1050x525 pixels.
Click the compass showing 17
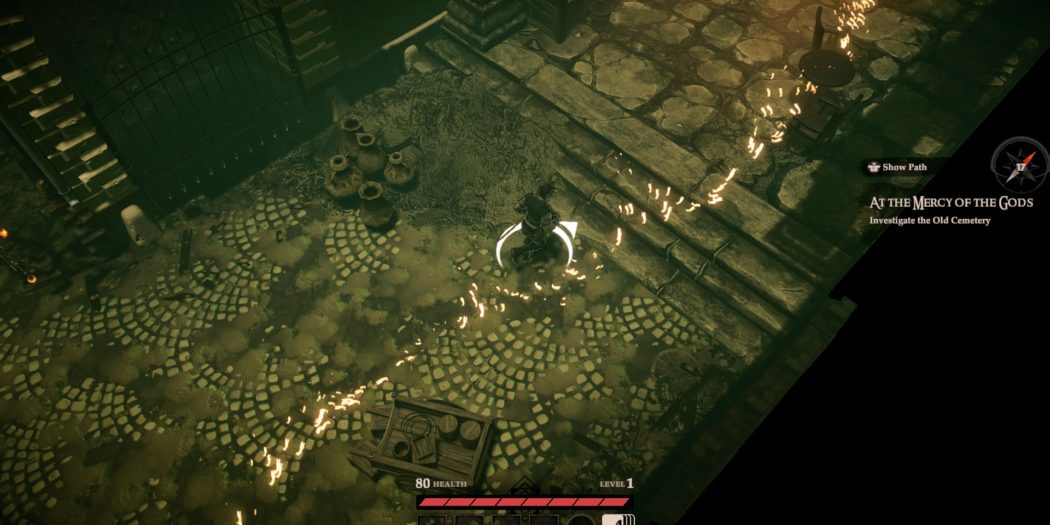pyautogui.click(x=1020, y=165)
